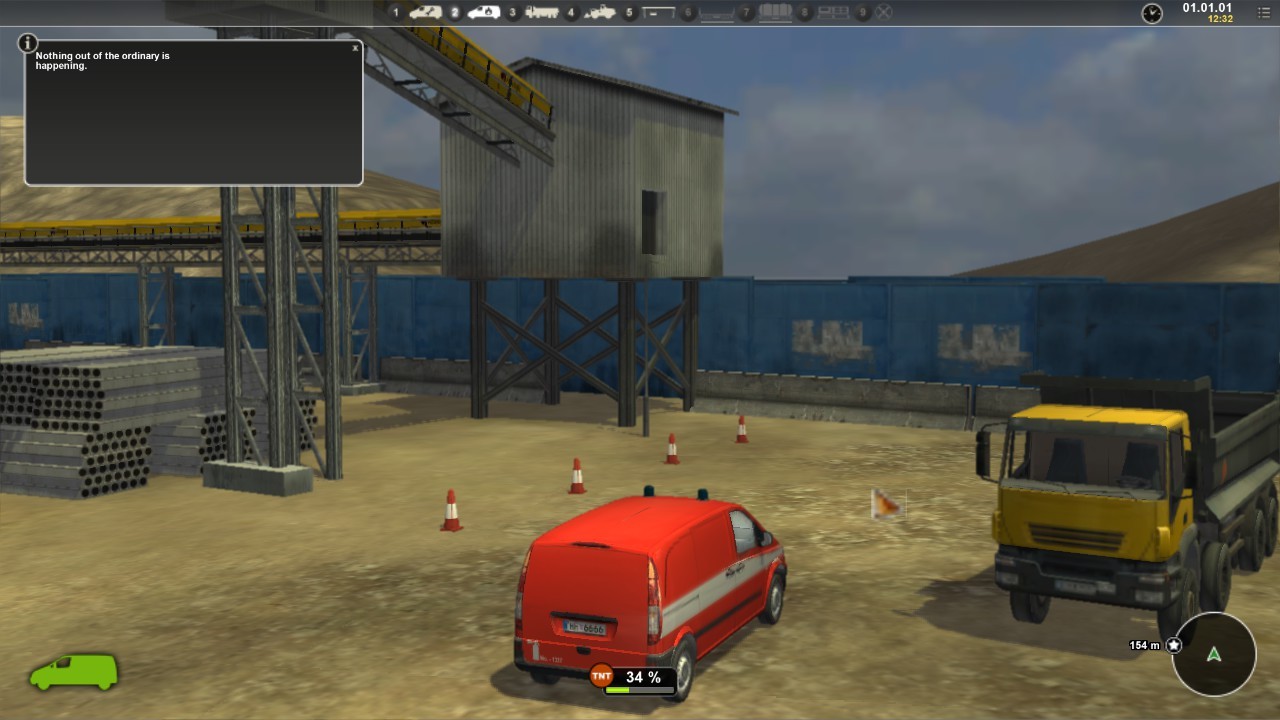Click the orange TNT badge
This screenshot has width=1280, height=720.
(601, 676)
